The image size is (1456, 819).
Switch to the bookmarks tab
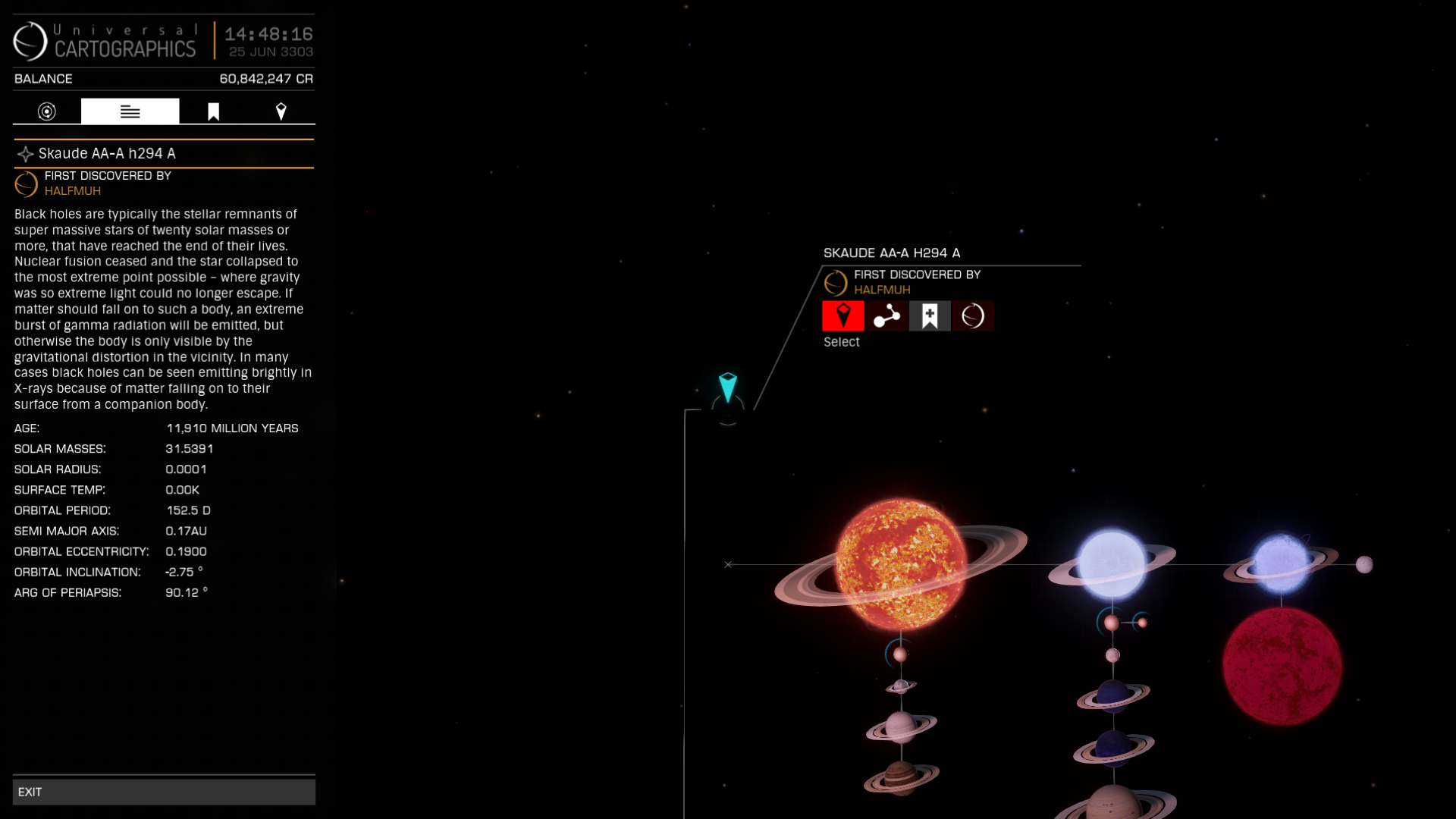(x=213, y=111)
